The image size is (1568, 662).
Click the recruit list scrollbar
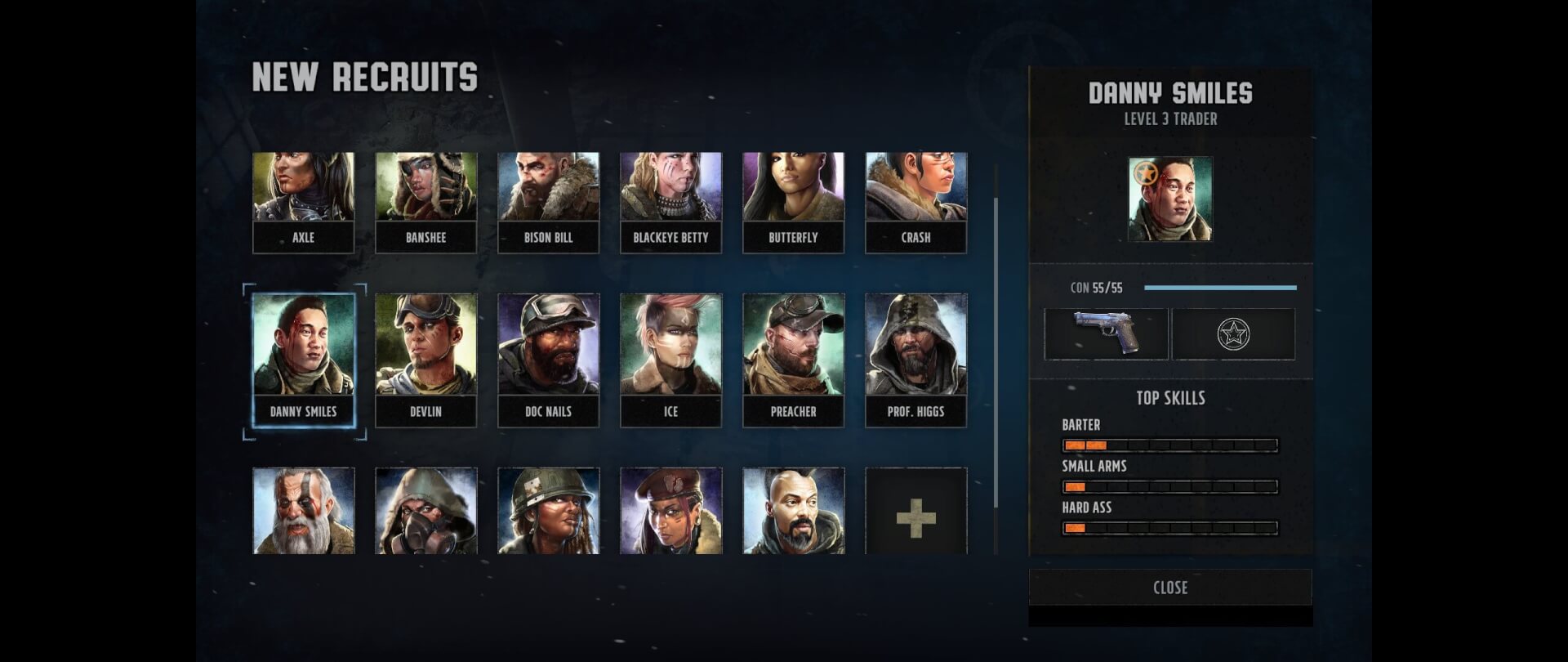pyautogui.click(x=996, y=351)
